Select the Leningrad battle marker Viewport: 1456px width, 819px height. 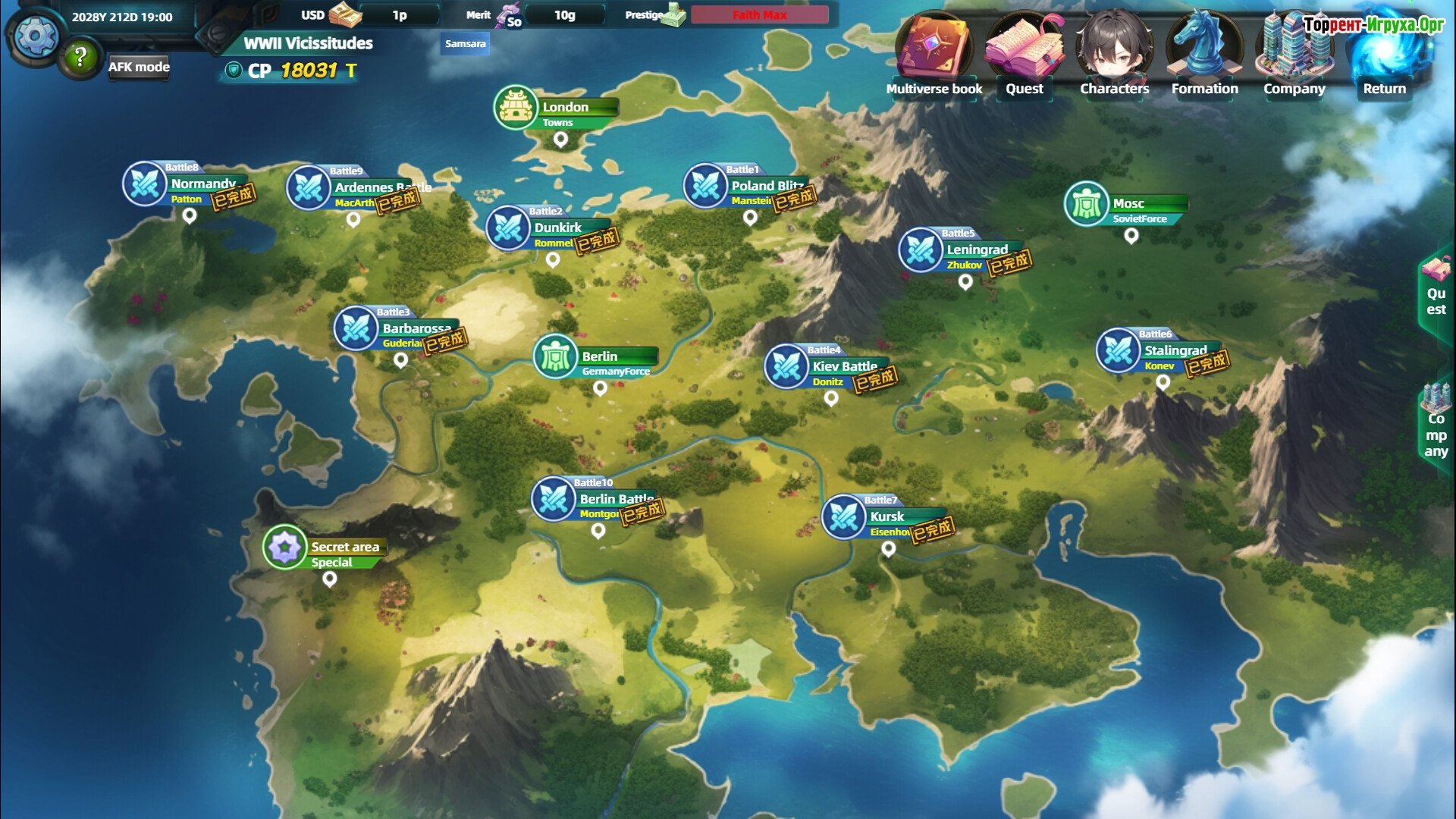(x=921, y=249)
